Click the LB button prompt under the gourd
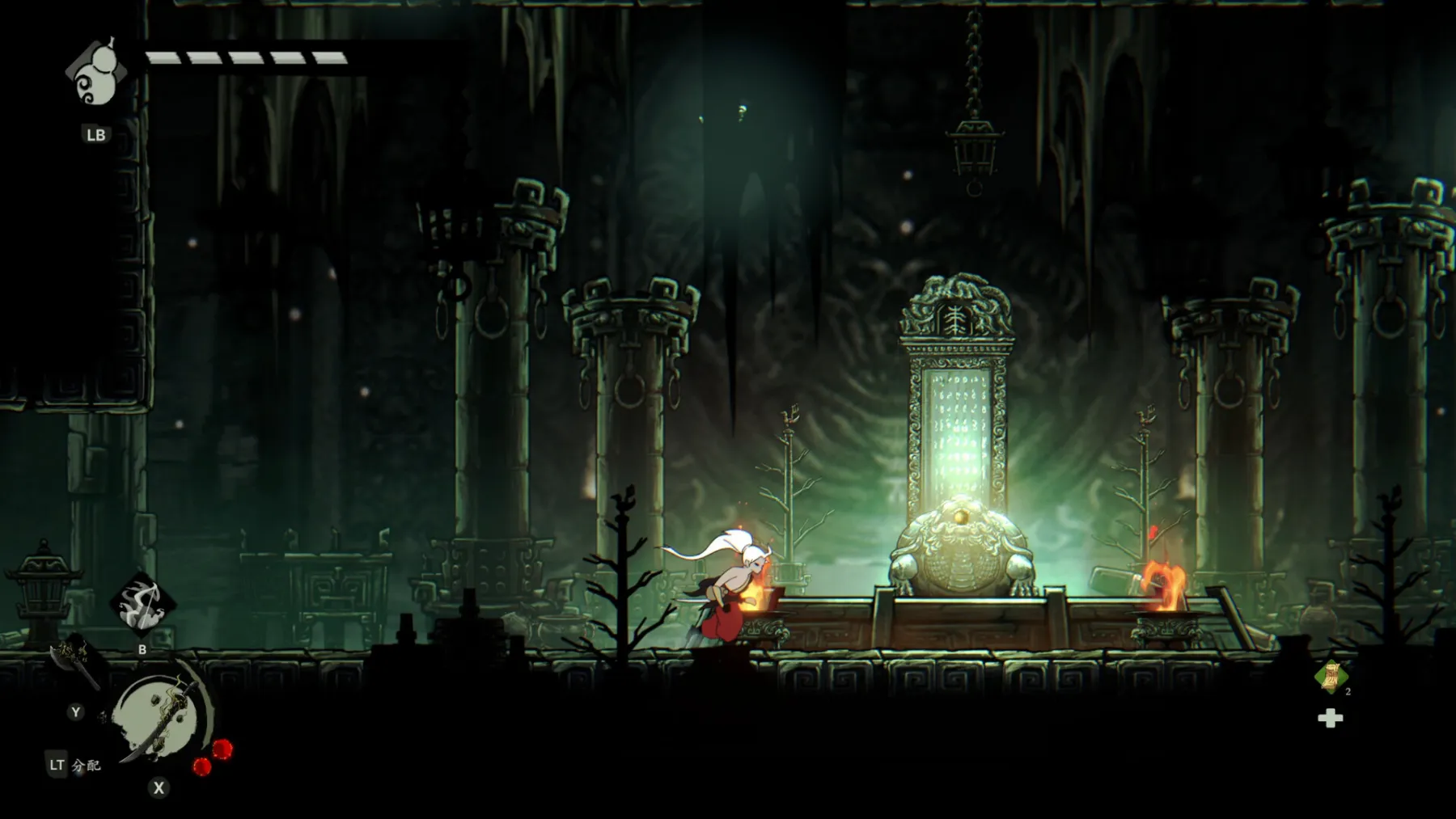The width and height of the screenshot is (1456, 819). tap(95, 135)
